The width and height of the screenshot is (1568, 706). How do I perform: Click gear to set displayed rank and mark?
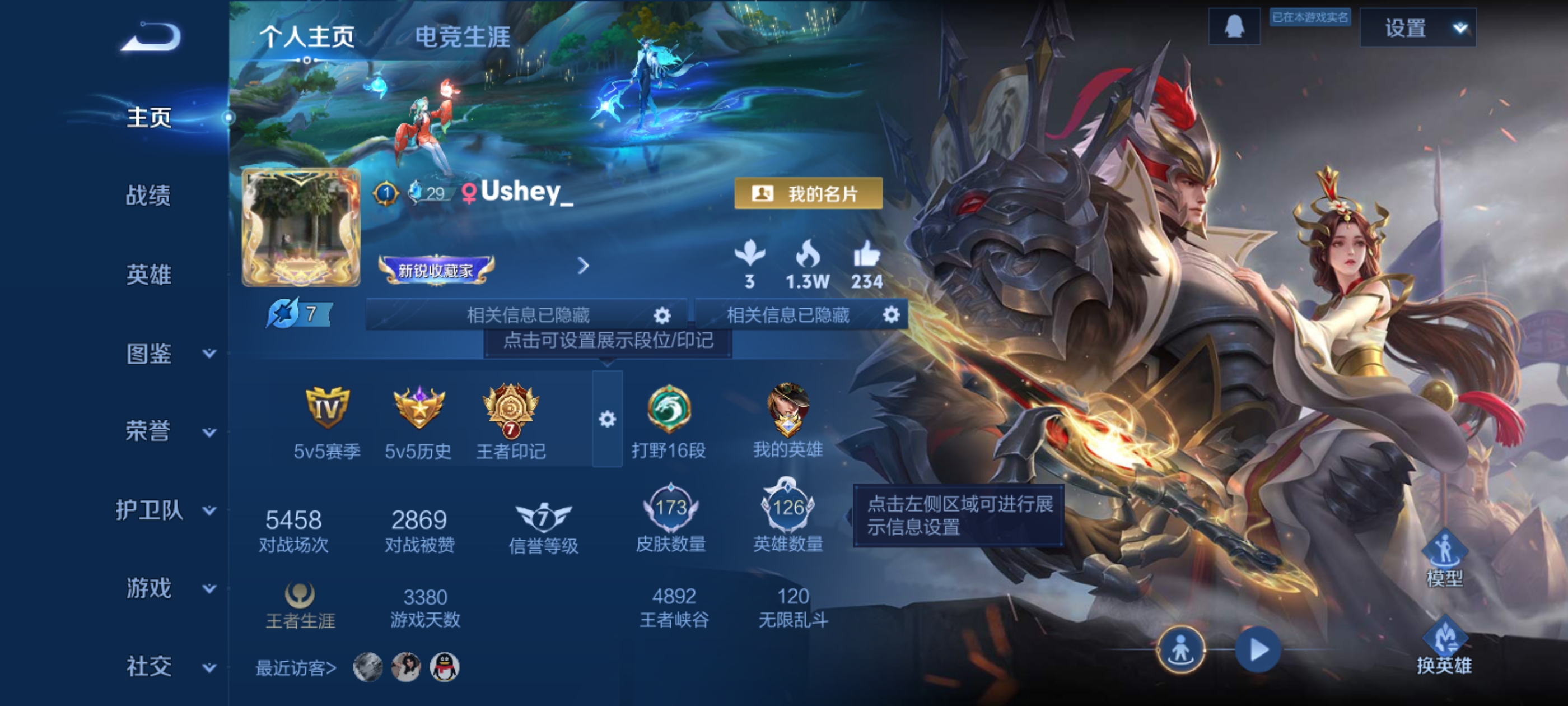(606, 418)
